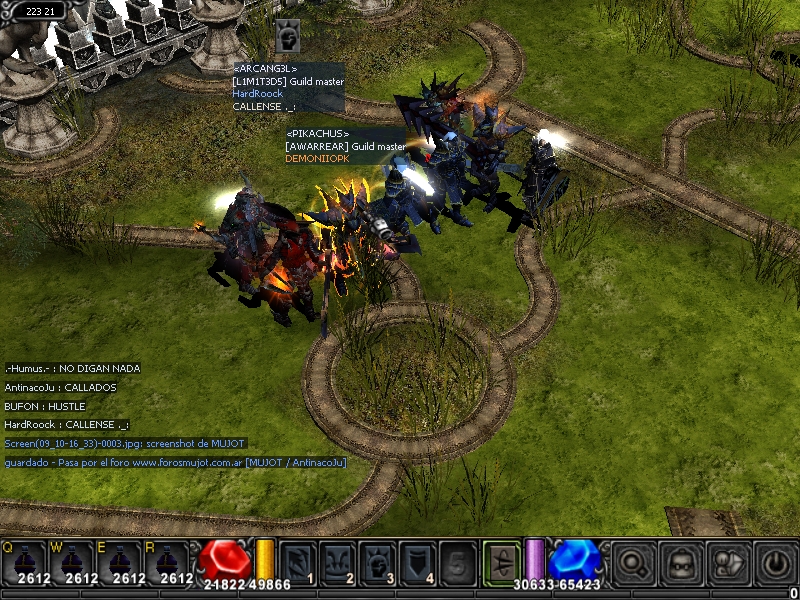Activate the fist skill in slot 3
The height and width of the screenshot is (600, 800).
point(377,561)
